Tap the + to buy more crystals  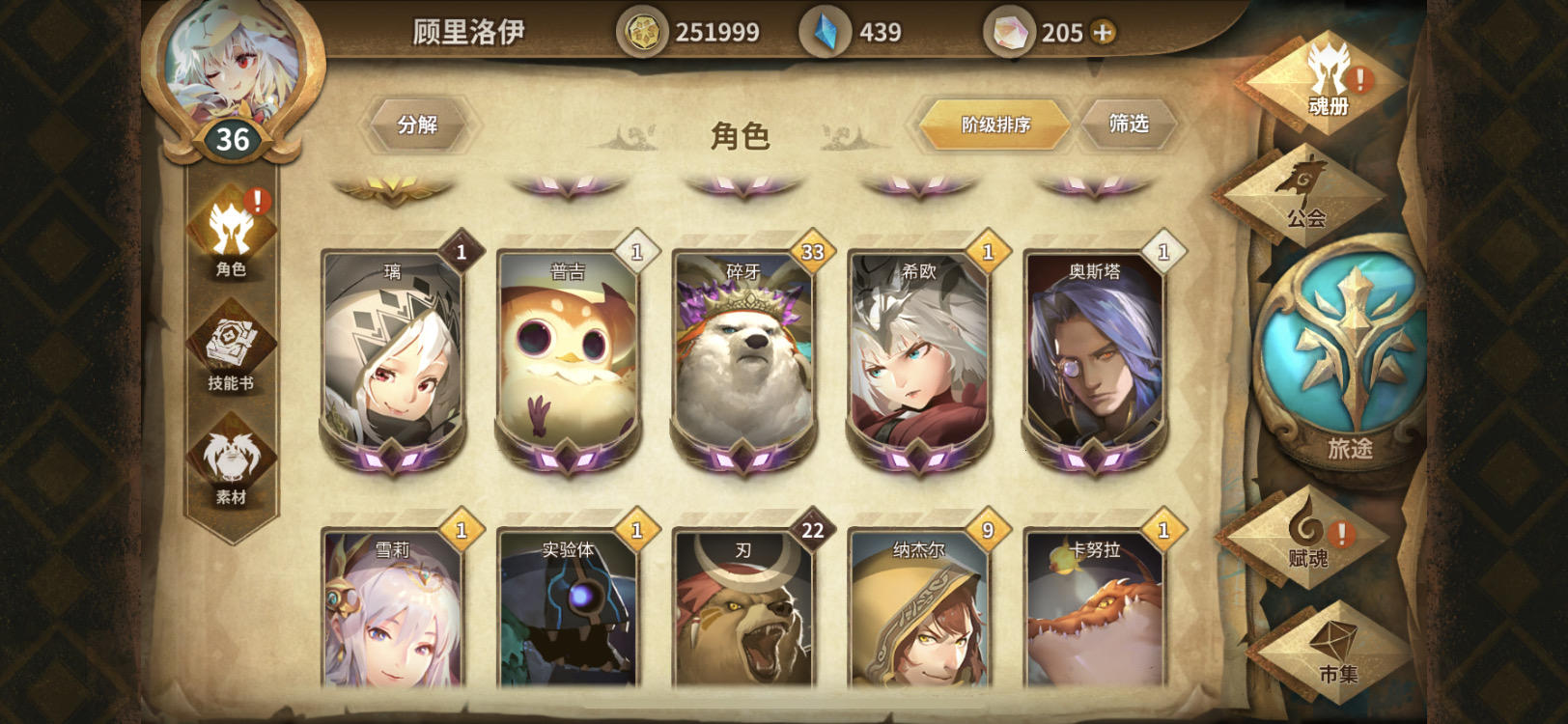pos(1101,32)
